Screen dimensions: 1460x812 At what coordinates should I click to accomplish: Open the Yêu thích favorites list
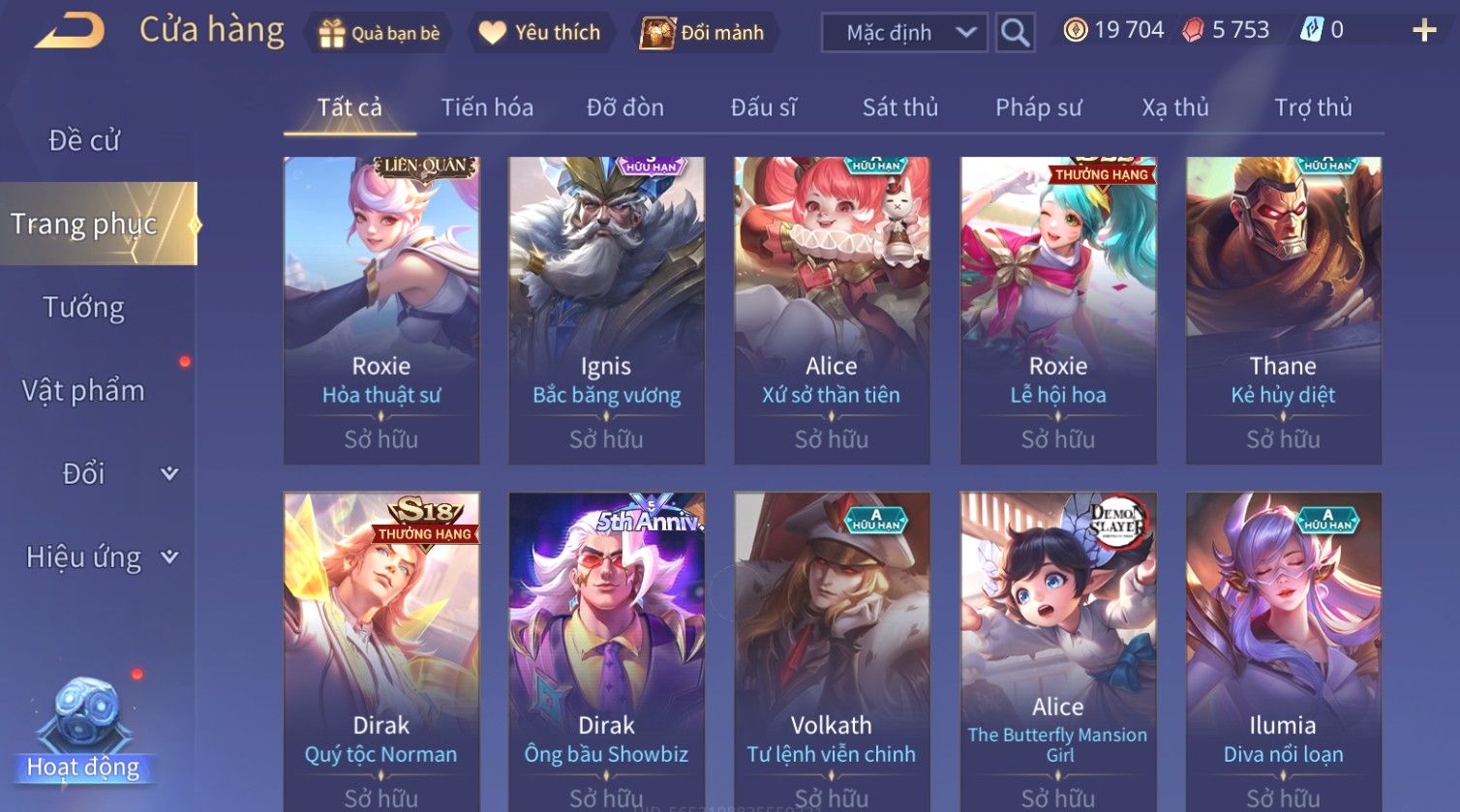(540, 33)
